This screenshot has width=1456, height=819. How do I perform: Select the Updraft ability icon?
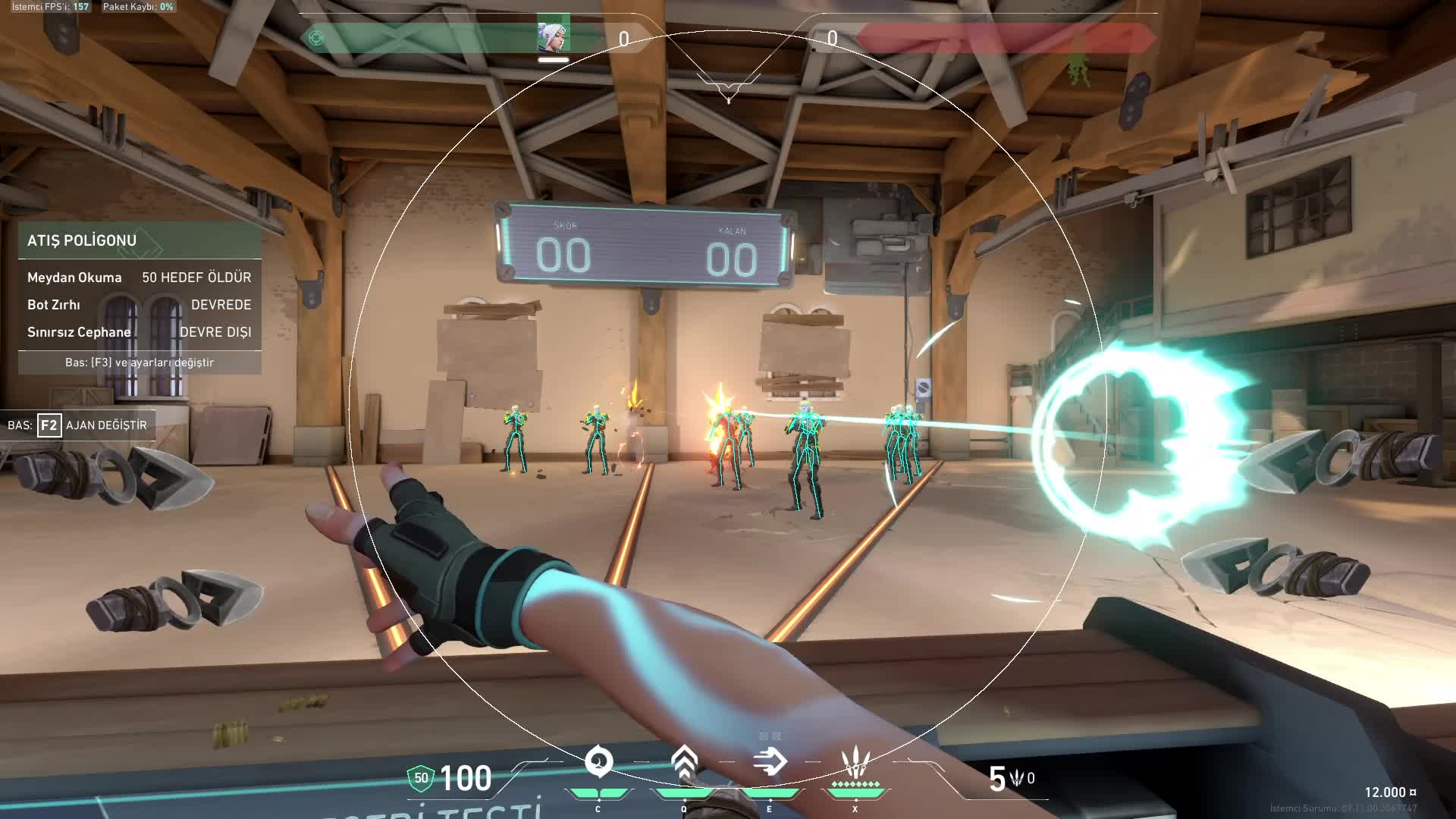click(x=684, y=762)
